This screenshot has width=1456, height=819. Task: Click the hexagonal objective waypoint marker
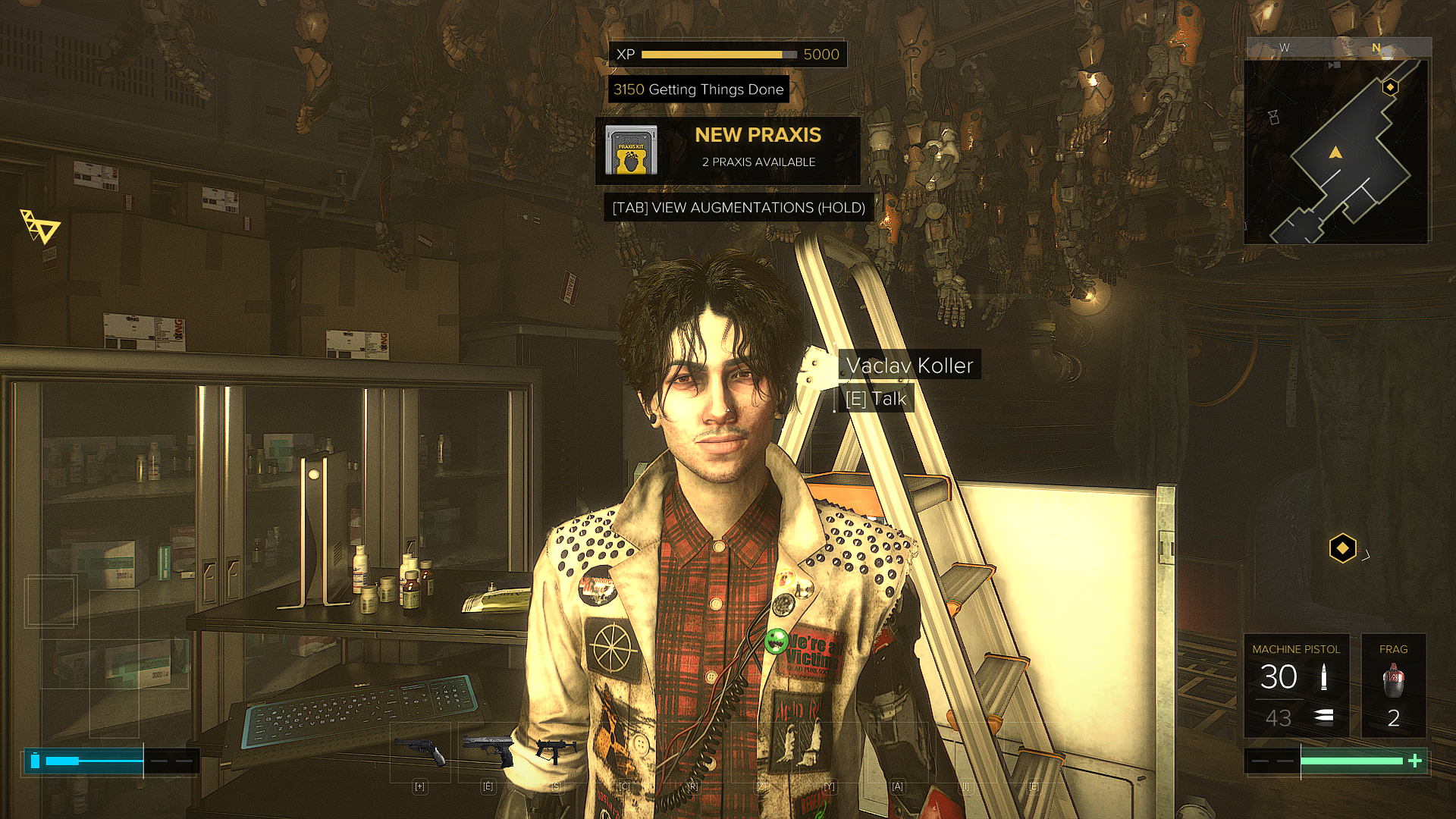(1342, 548)
